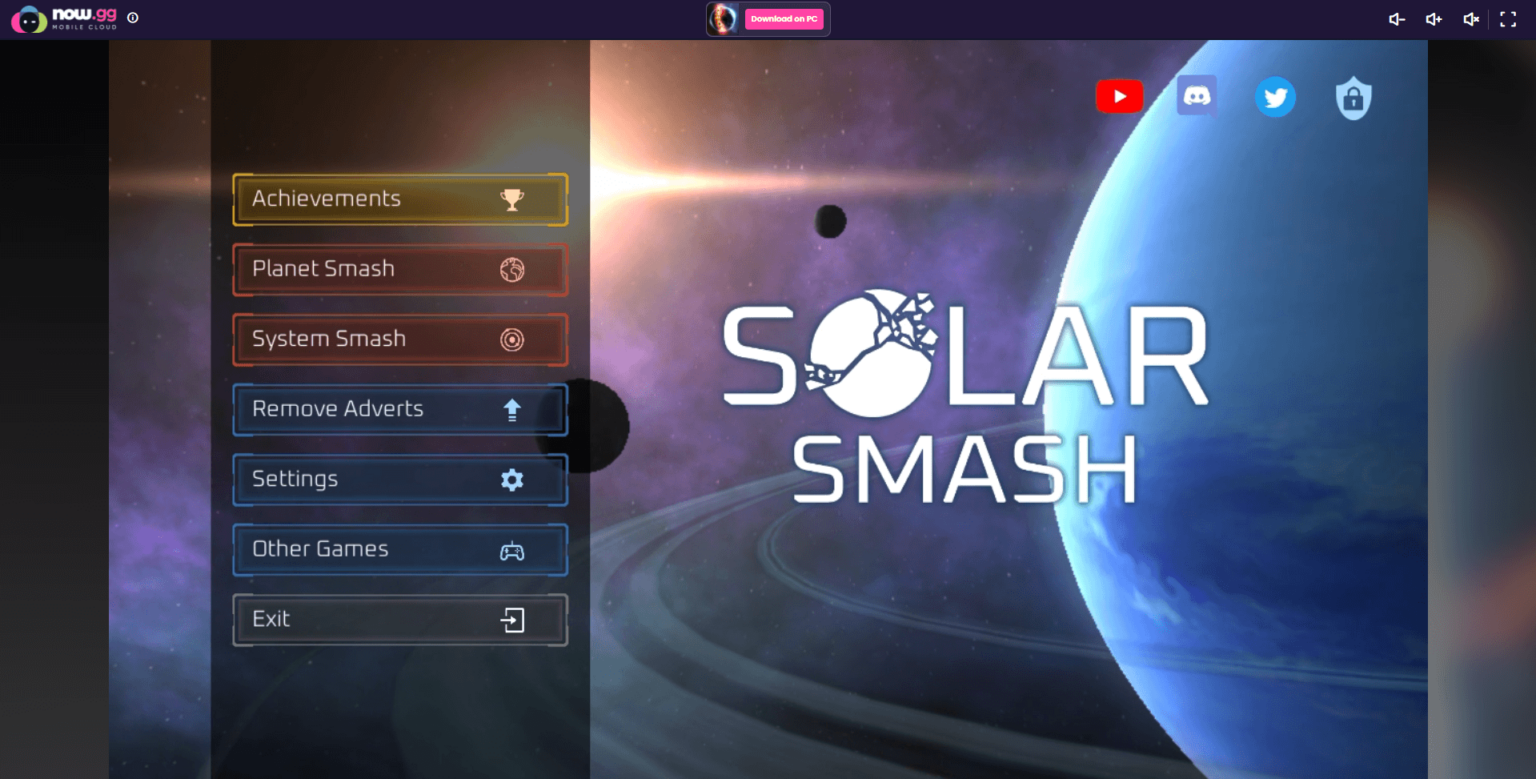Click the gear icon on Settings button
The height and width of the screenshot is (779, 1536).
coord(512,479)
